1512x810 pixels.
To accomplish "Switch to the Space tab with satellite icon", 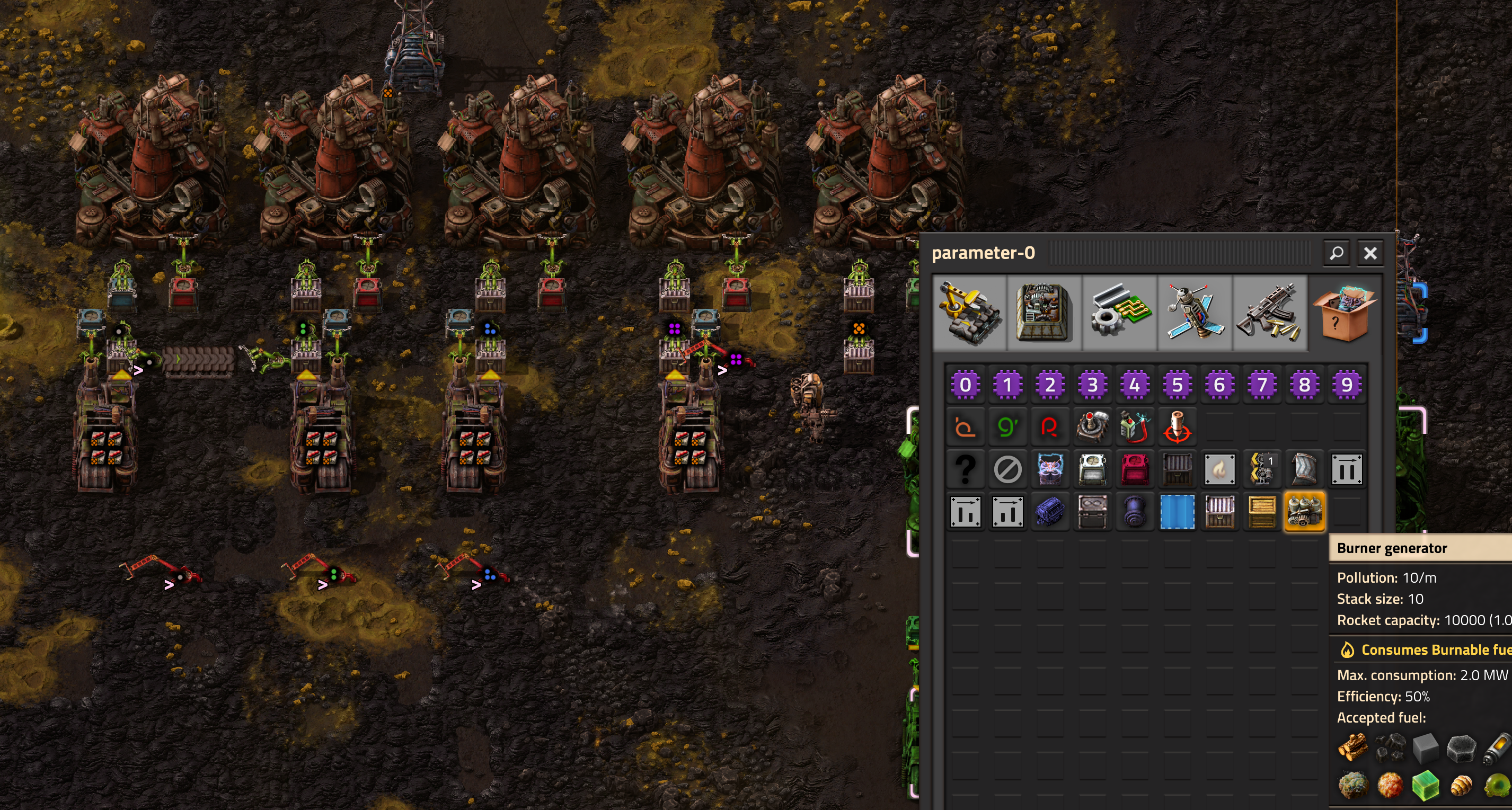I will [x=1195, y=313].
